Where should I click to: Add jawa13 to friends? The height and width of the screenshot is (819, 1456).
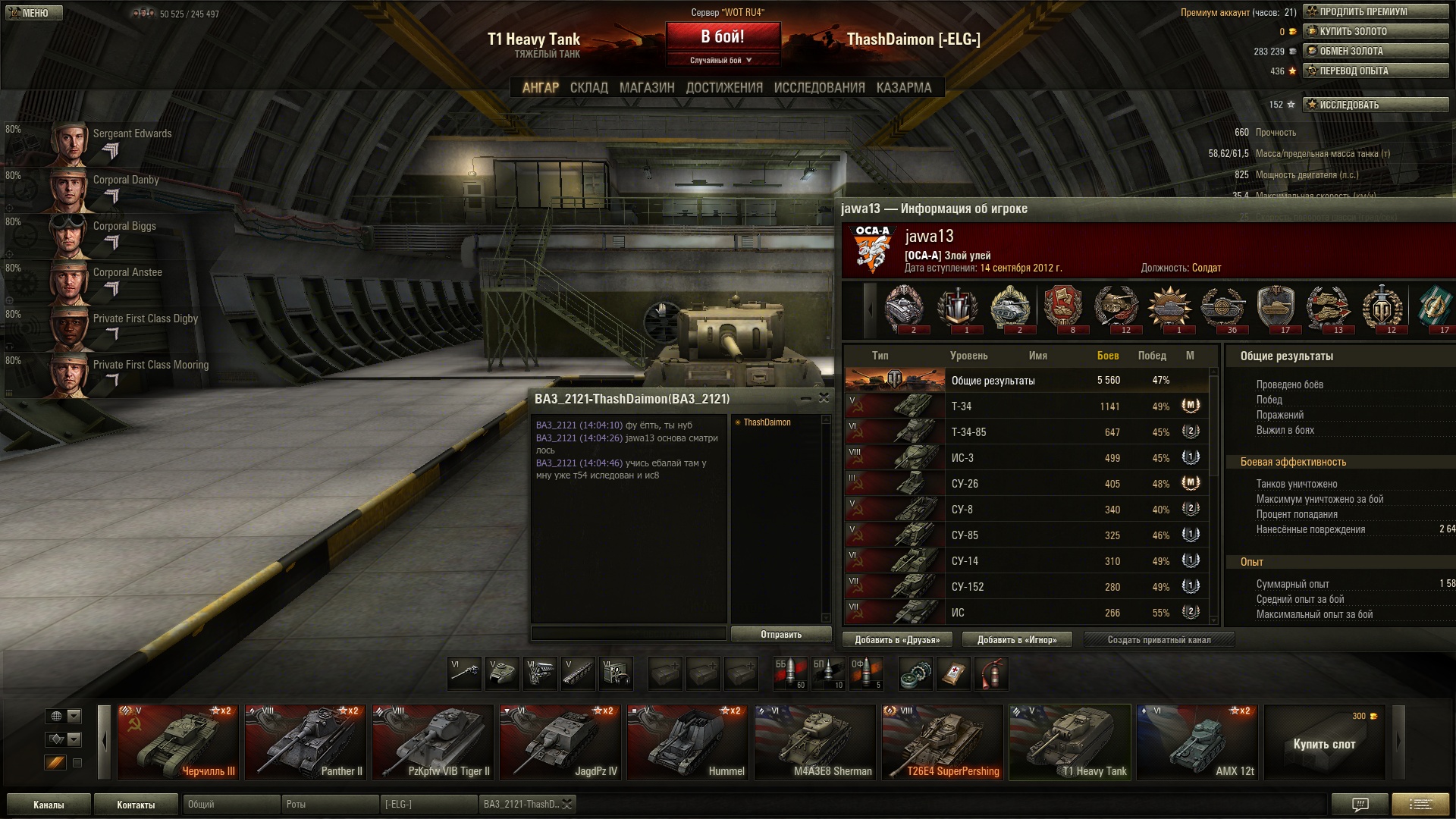[x=897, y=639]
